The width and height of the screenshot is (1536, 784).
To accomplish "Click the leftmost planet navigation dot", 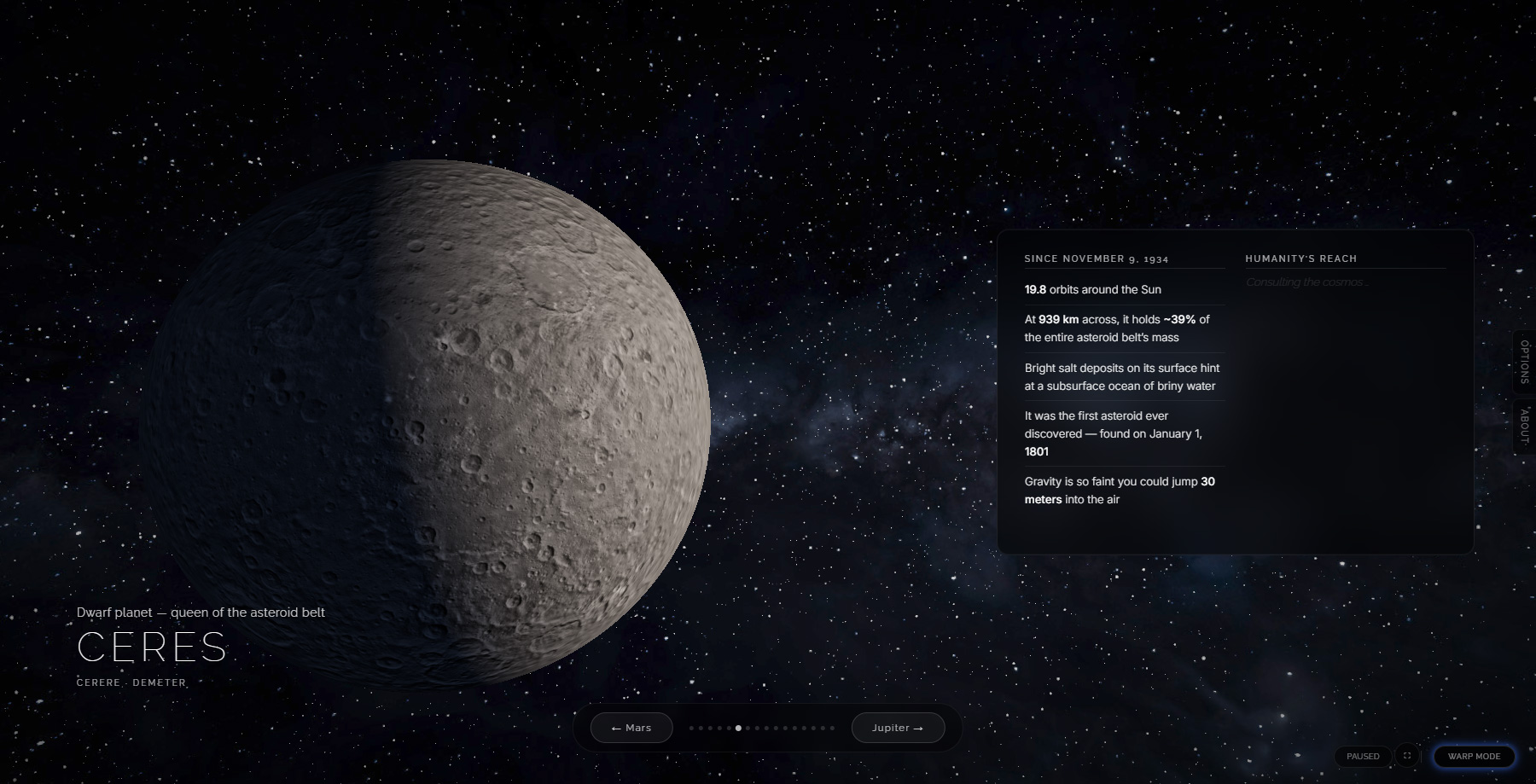I will tap(692, 729).
